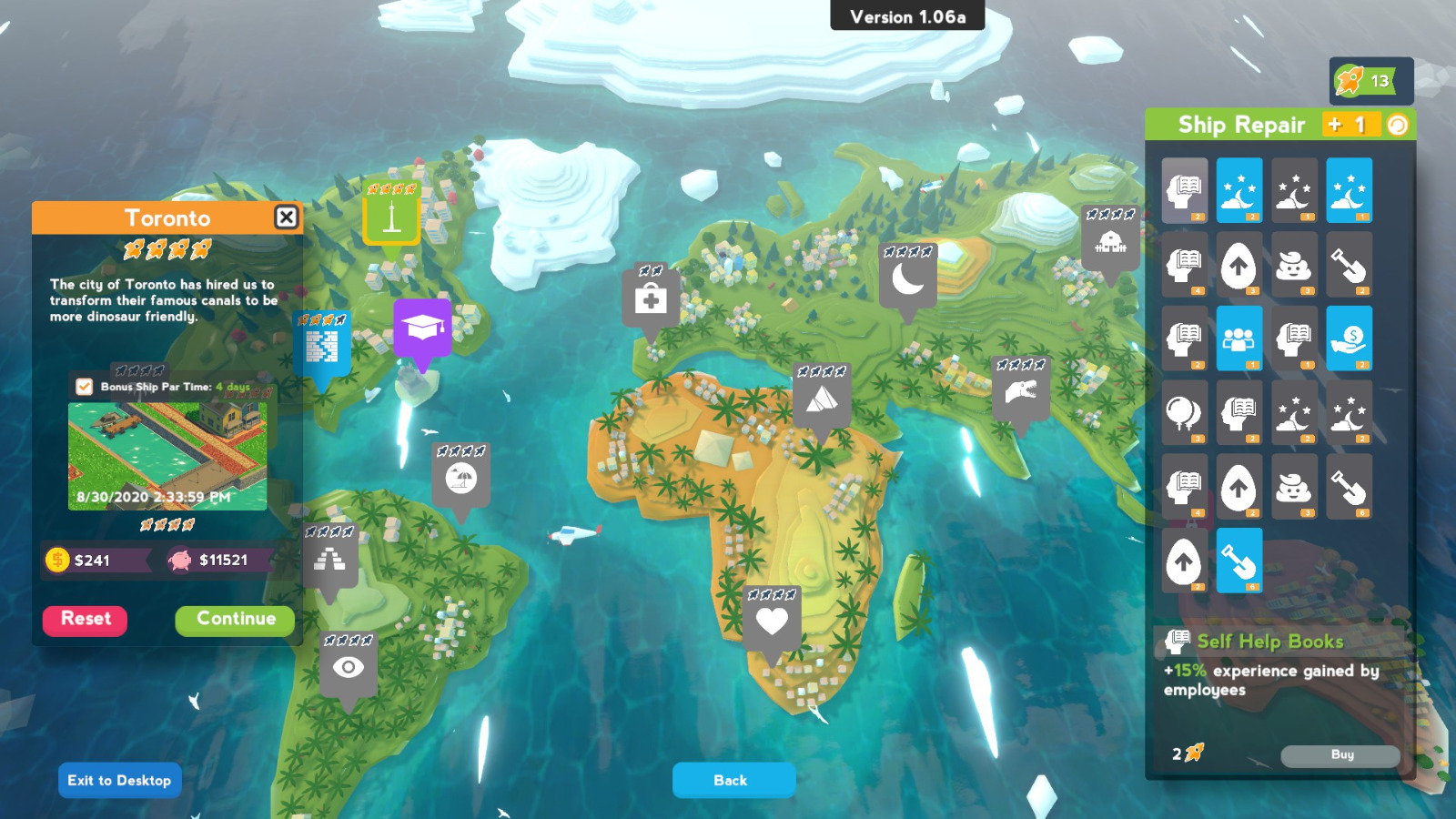Click the balloon upgrade icon
The width and height of the screenshot is (1456, 819).
[x=1183, y=412]
